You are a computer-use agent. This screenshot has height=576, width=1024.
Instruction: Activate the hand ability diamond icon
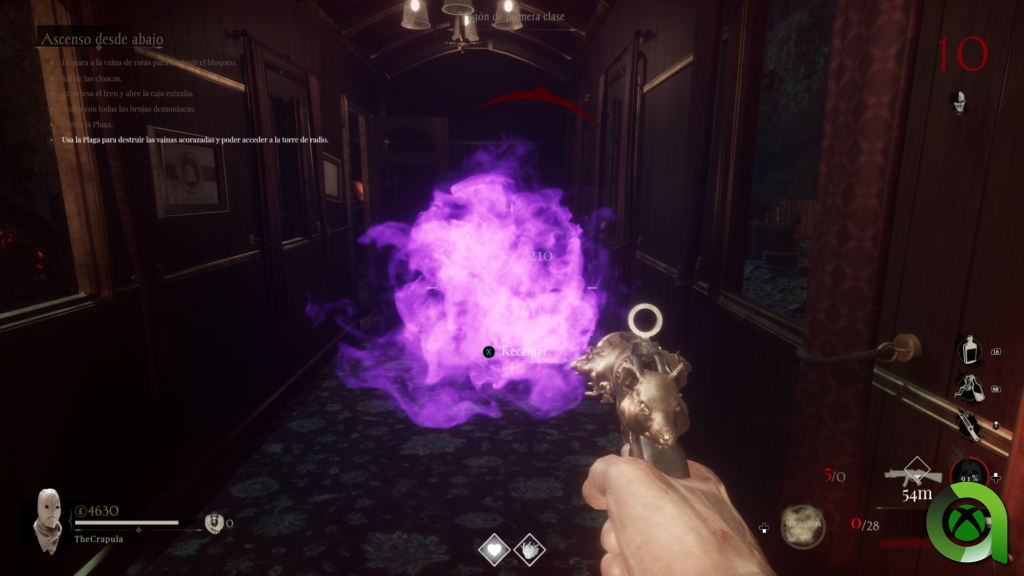click(x=527, y=549)
